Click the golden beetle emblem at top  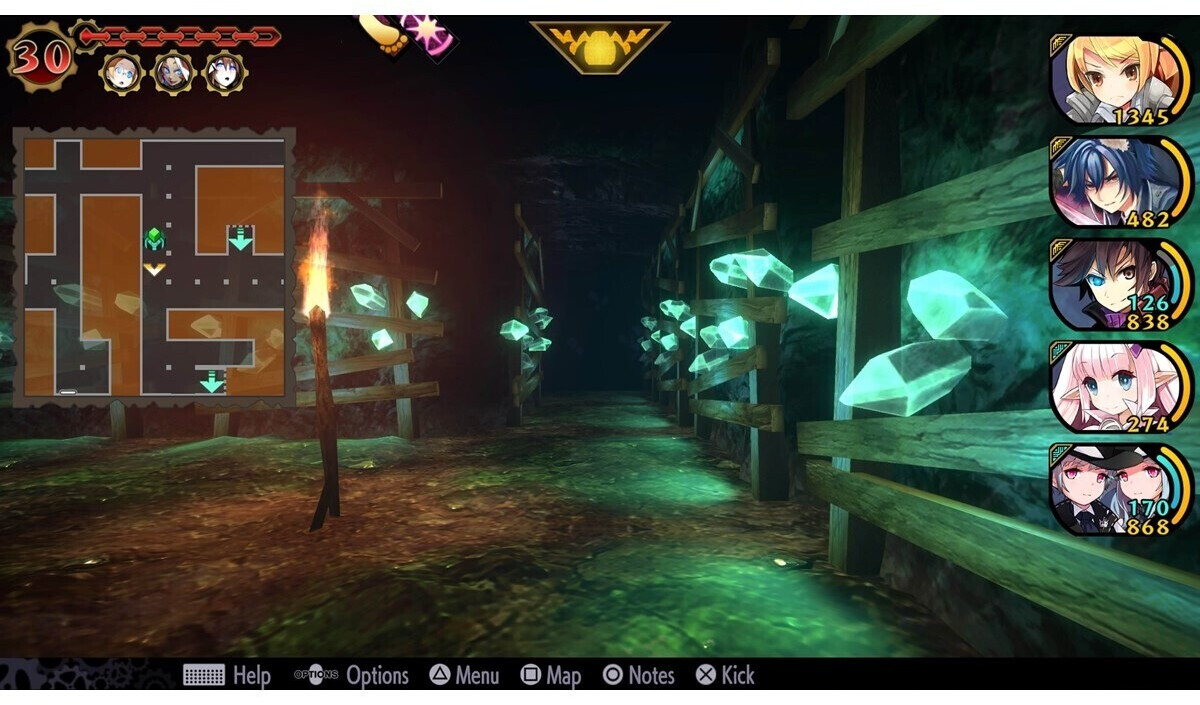tap(599, 46)
